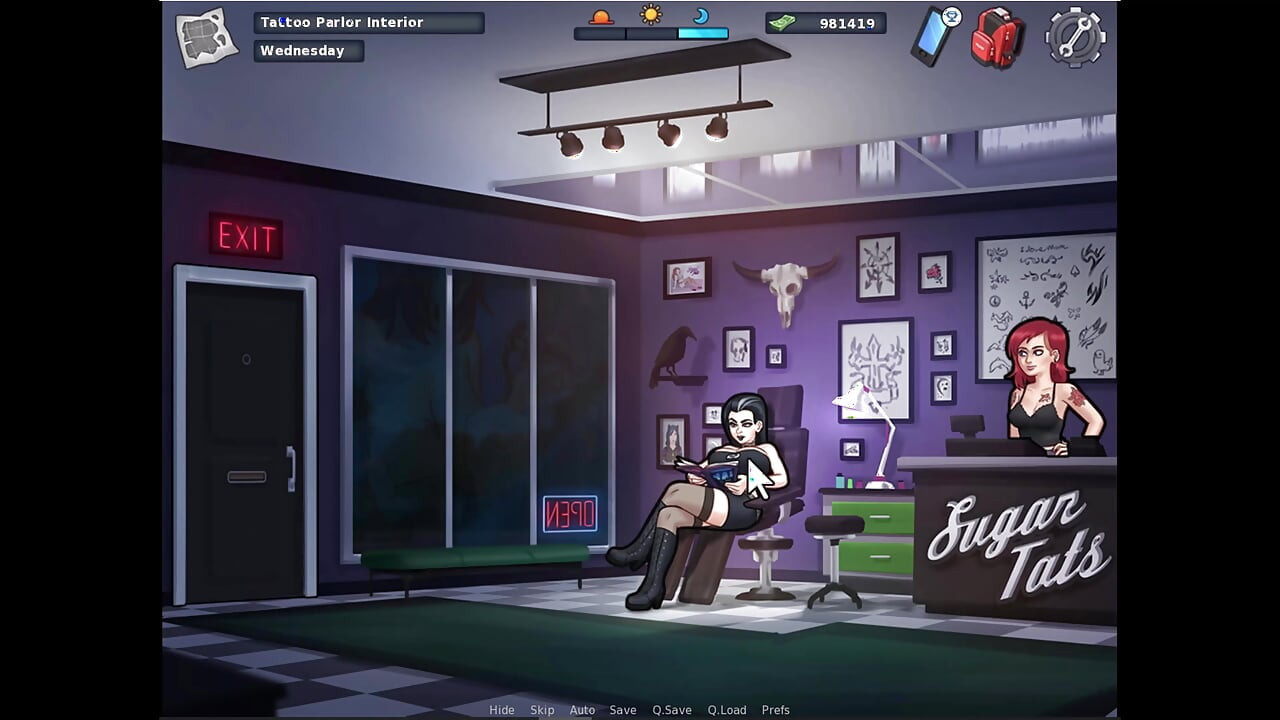
Task: Open the Save menu
Action: (623, 709)
